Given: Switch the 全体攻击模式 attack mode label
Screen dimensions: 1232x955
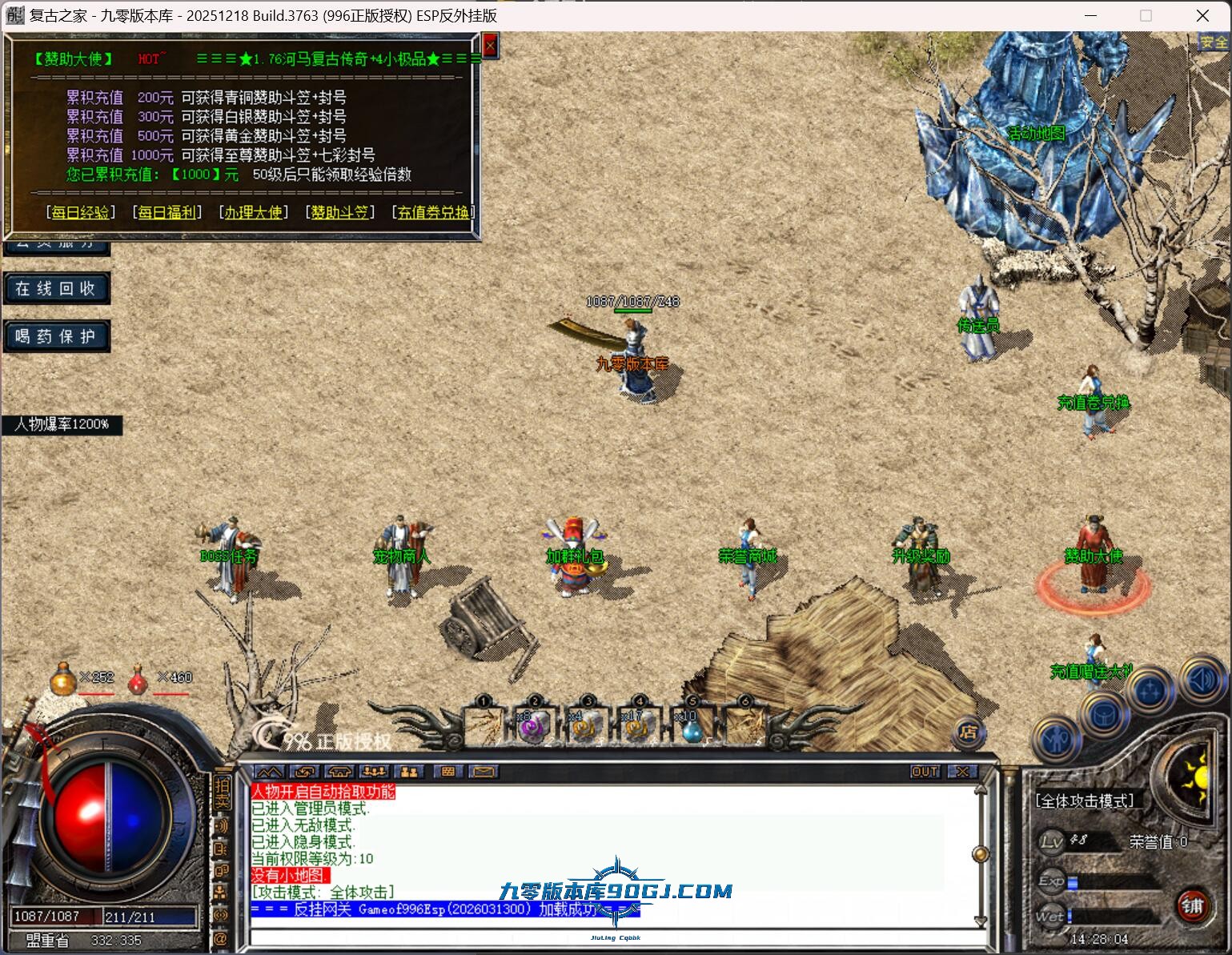Looking at the screenshot, I should (1085, 801).
